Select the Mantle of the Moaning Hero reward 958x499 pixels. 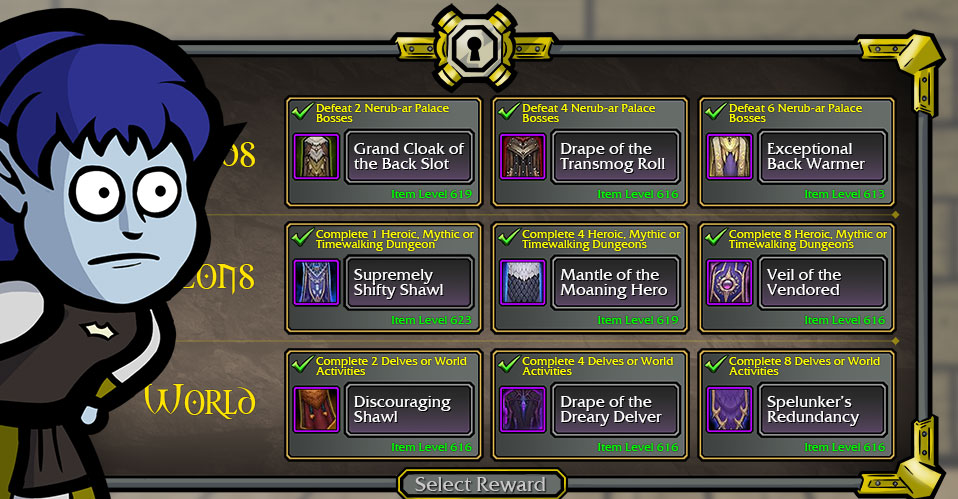pyautogui.click(x=615, y=283)
